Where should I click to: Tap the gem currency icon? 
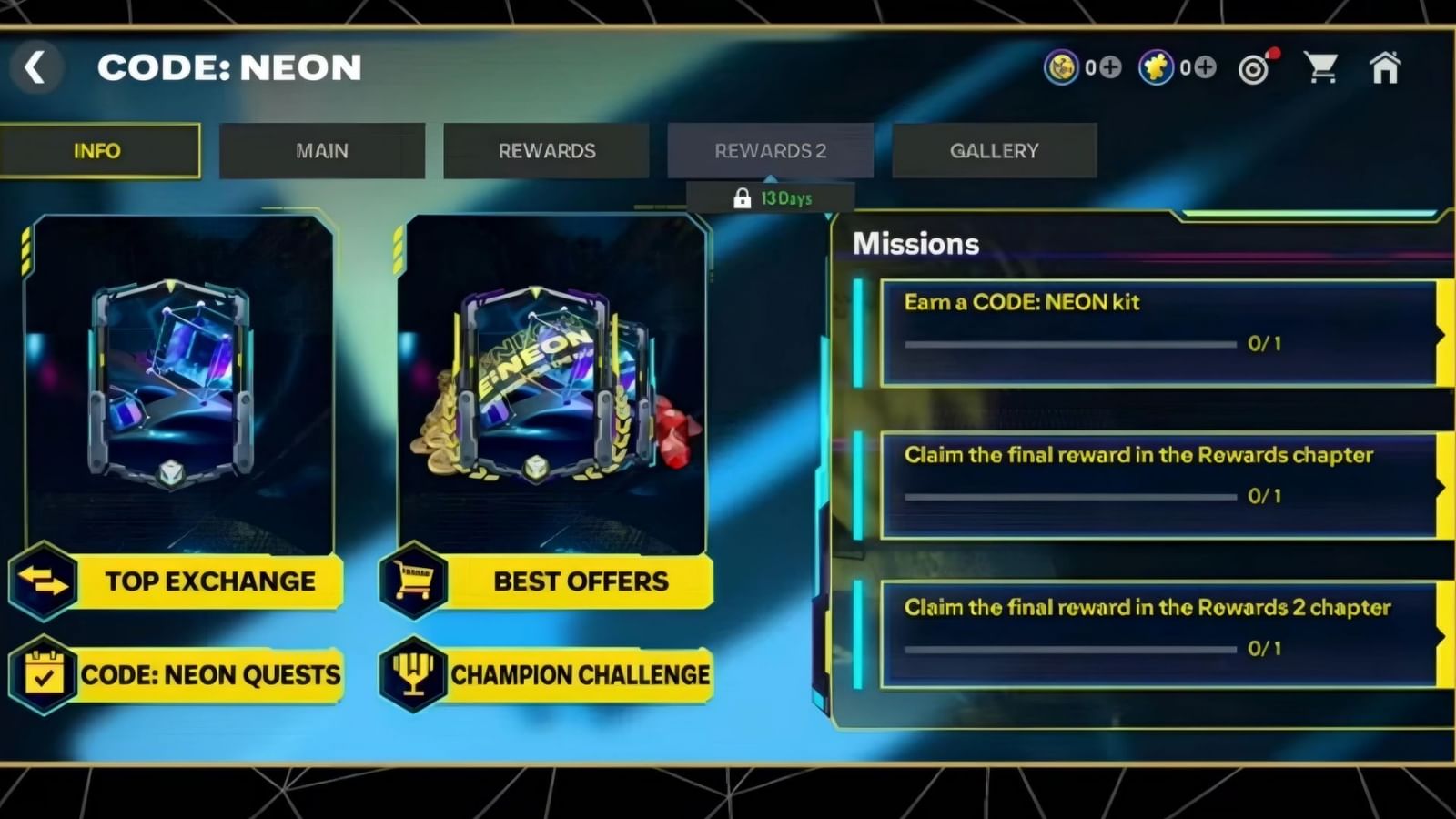point(1154,66)
